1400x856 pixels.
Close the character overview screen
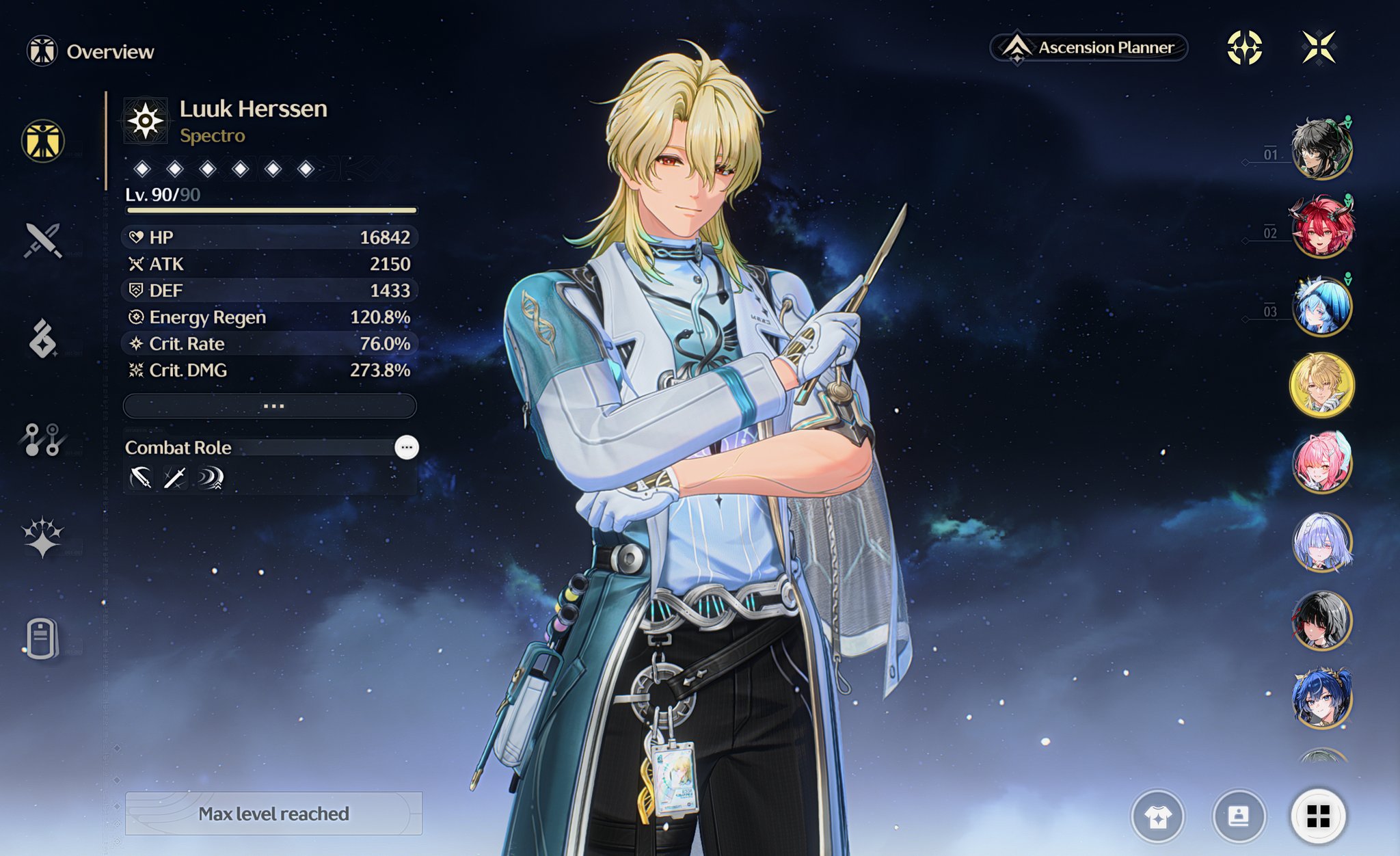pyautogui.click(x=1318, y=48)
